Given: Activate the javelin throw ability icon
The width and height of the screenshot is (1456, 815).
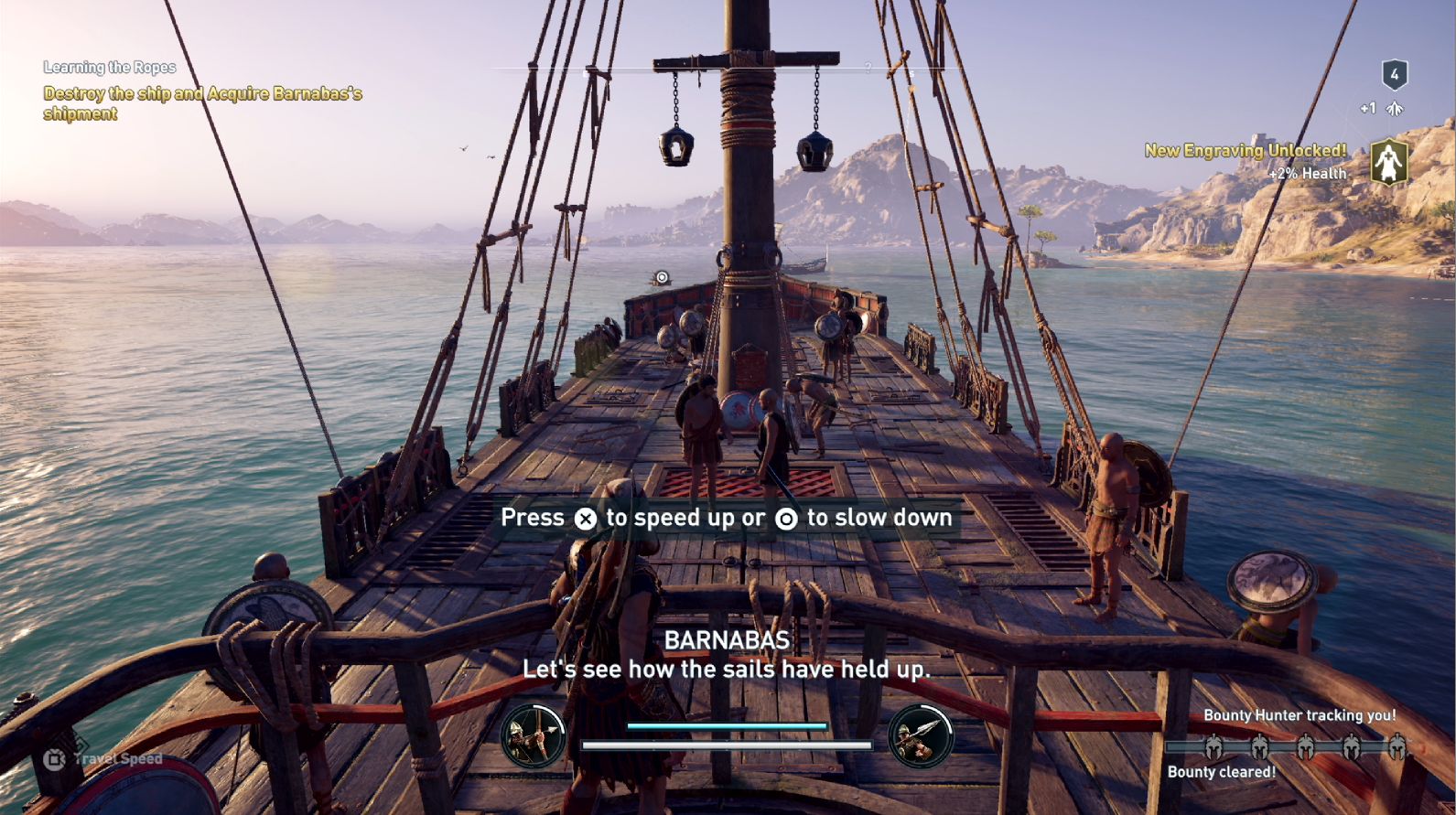Looking at the screenshot, I should tap(921, 736).
